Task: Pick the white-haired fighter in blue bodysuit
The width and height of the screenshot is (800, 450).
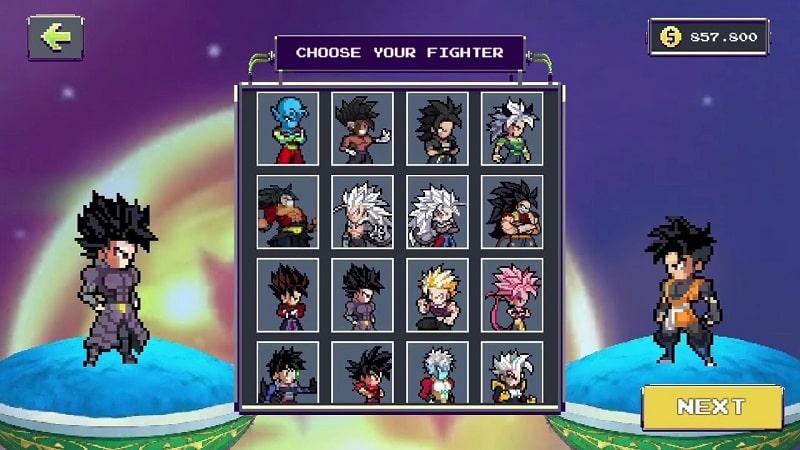Action: click(x=437, y=373)
